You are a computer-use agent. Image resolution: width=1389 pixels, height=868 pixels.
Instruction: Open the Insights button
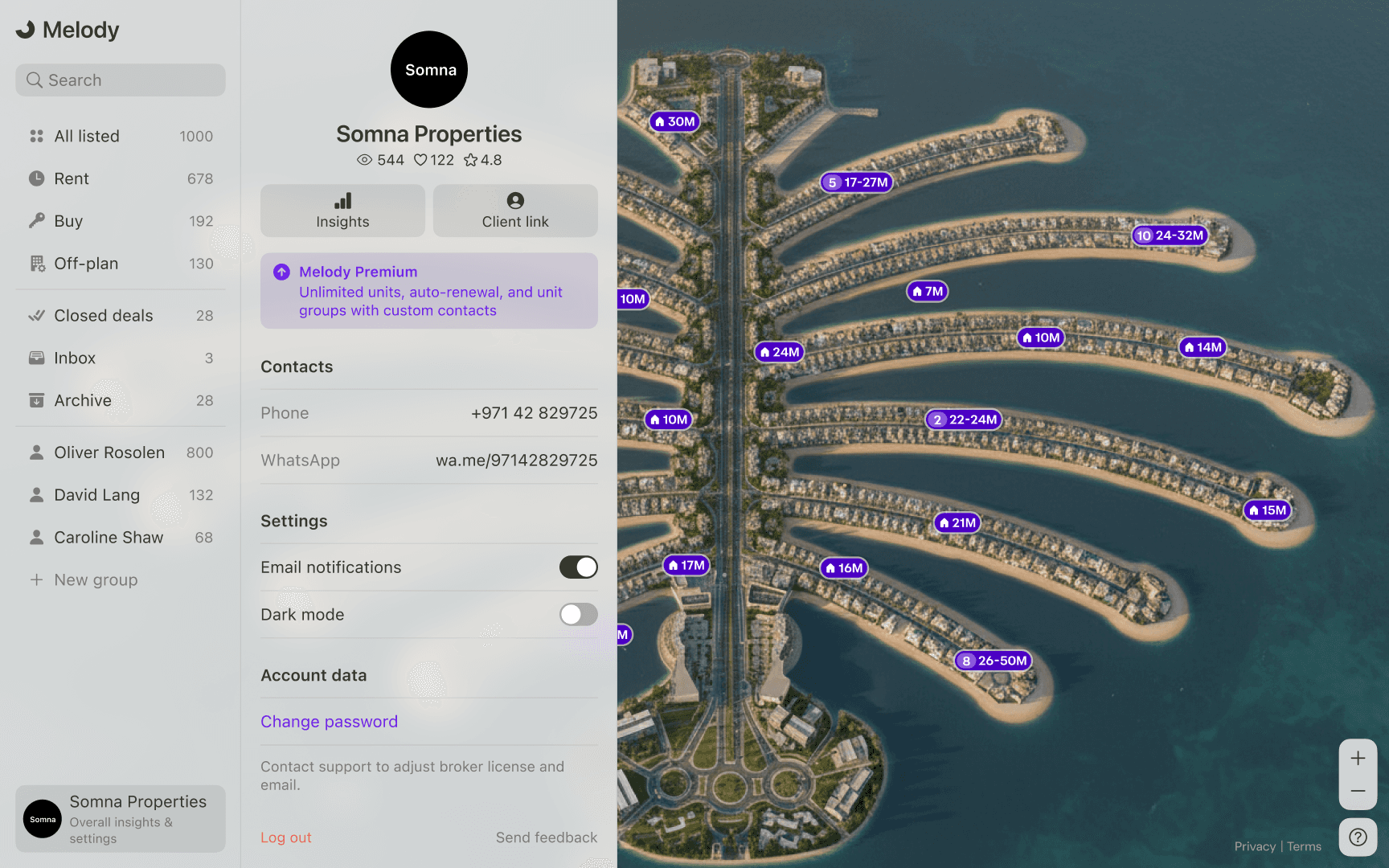342,211
